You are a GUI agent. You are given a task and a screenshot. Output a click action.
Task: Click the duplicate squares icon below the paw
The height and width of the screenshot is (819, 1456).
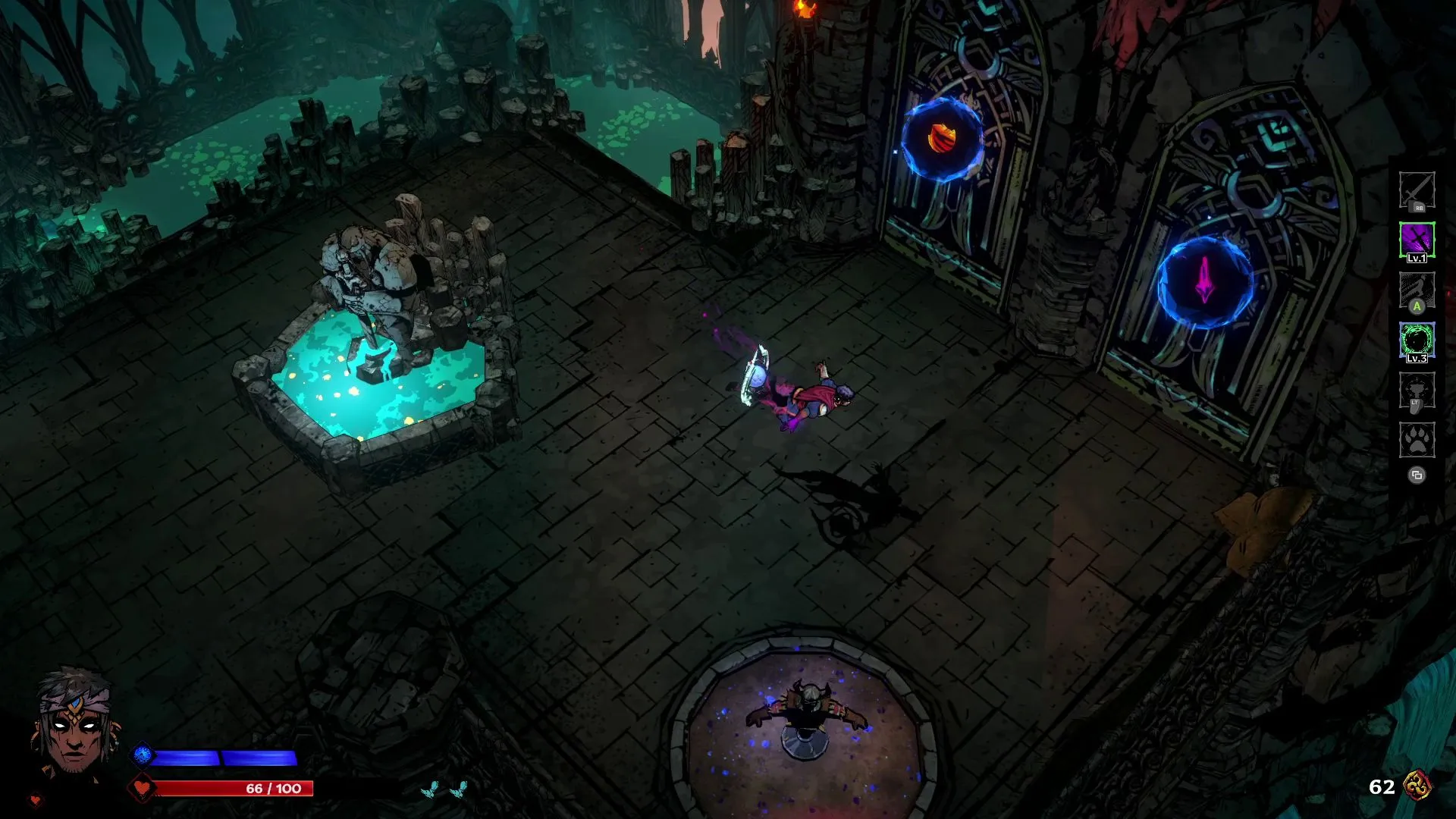pos(1417,473)
